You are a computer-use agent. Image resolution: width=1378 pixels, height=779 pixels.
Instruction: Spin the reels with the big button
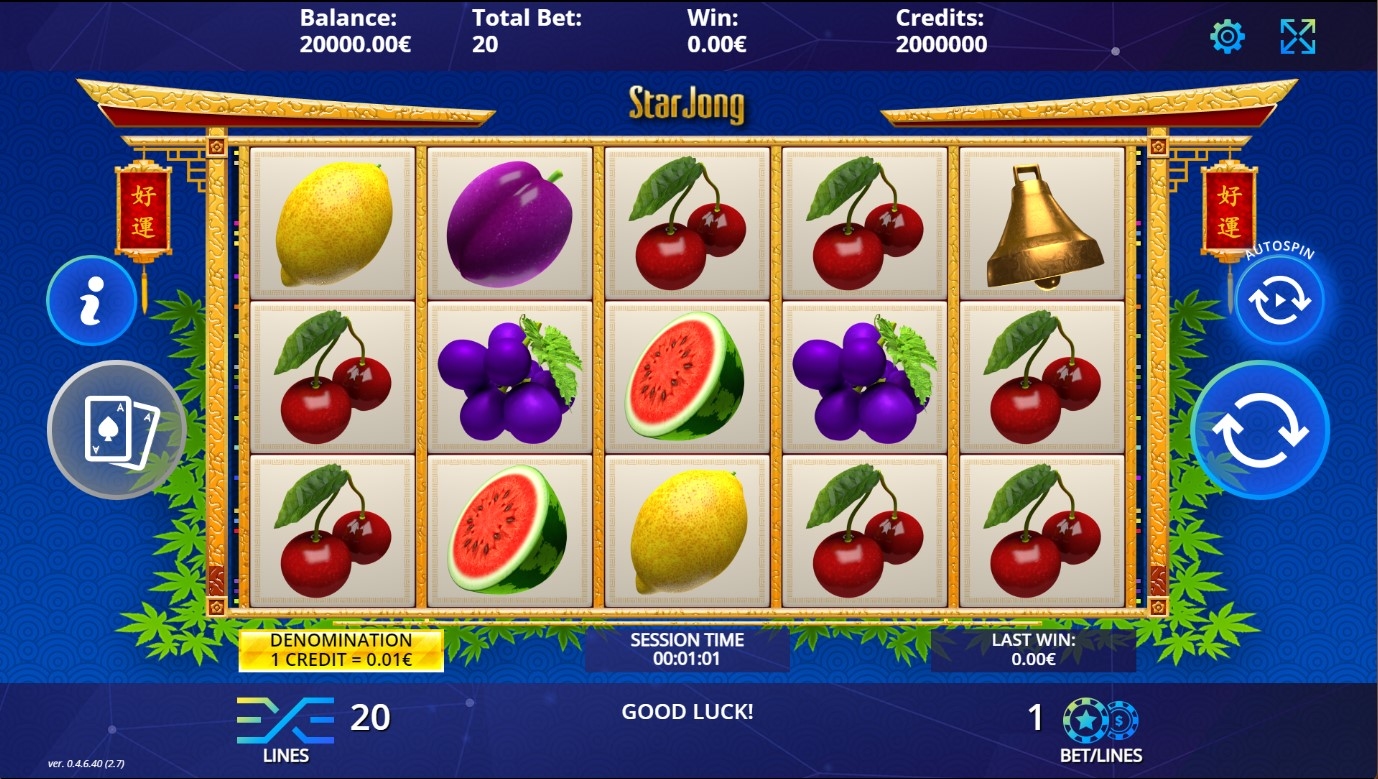[x=1260, y=430]
